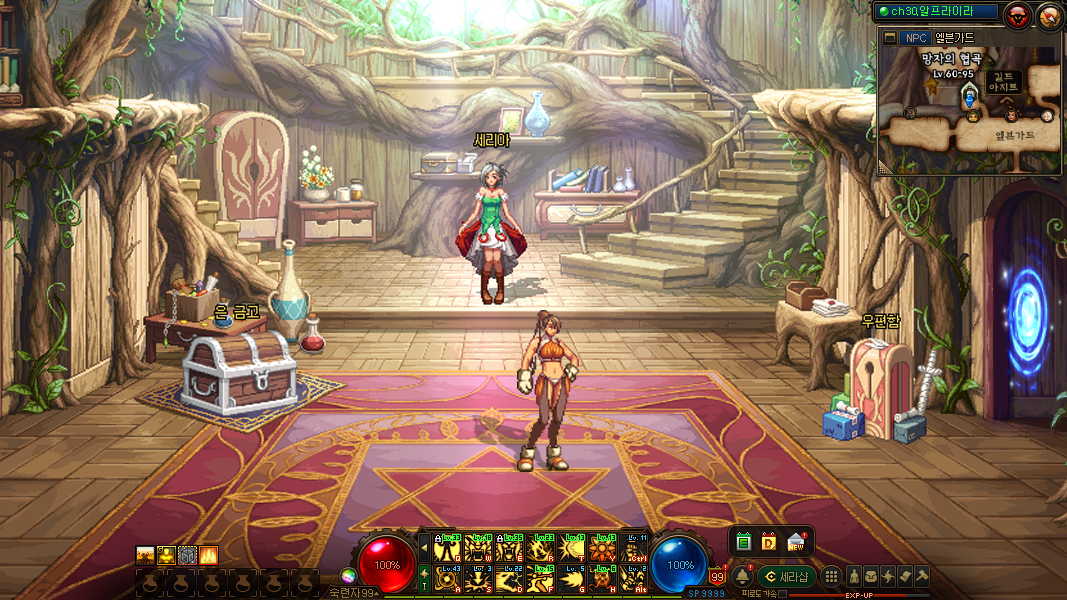This screenshot has height=600, width=1067.
Task: Click the fire buff icon
Action: 209,555
